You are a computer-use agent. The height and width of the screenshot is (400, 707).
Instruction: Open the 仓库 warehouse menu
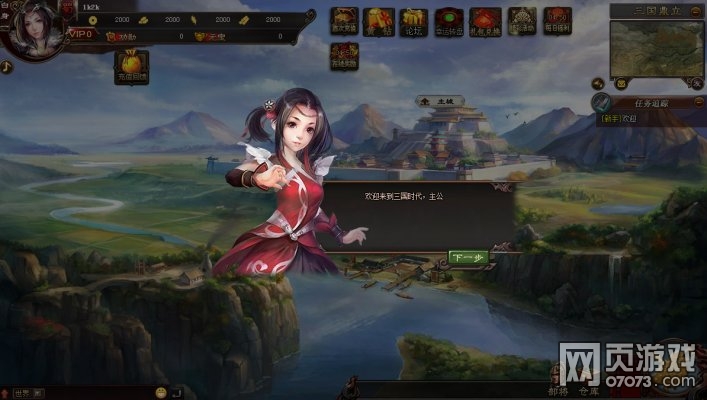coord(589,391)
